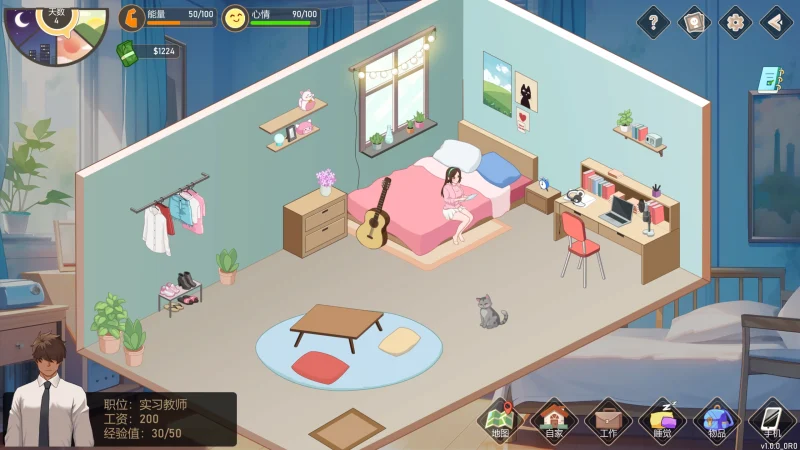
Task: Open the phone (手机) button
Action: [771, 421]
